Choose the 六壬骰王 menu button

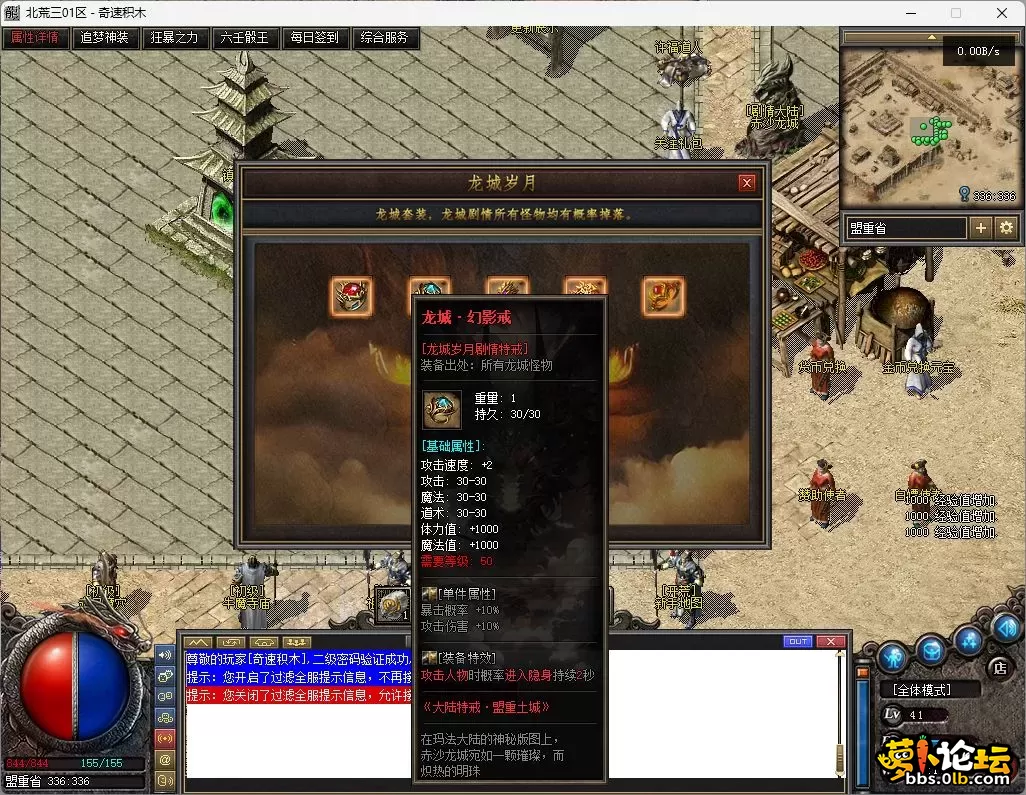245,38
